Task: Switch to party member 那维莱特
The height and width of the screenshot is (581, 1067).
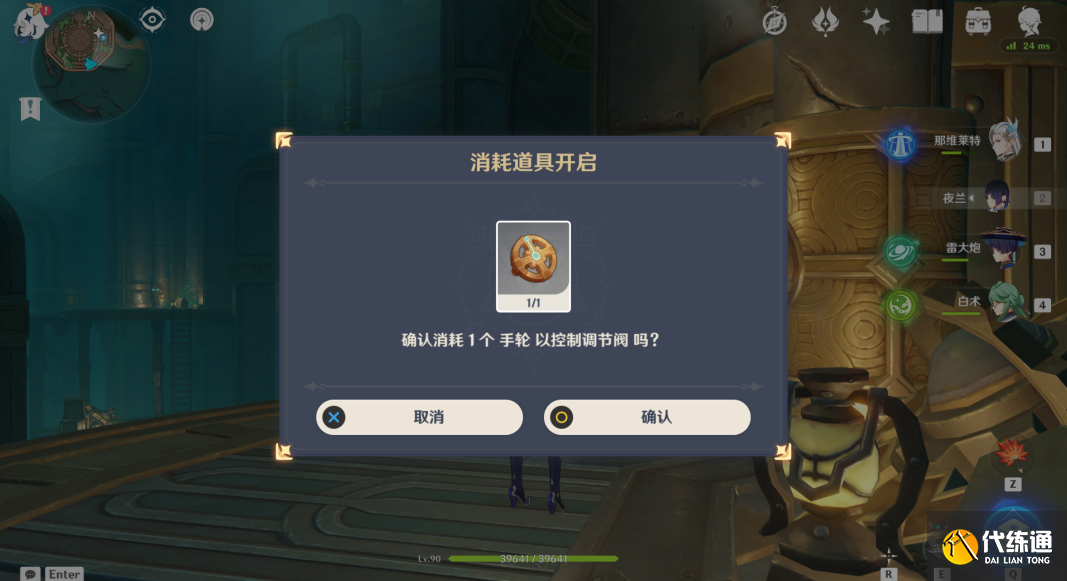Action: point(1003,143)
